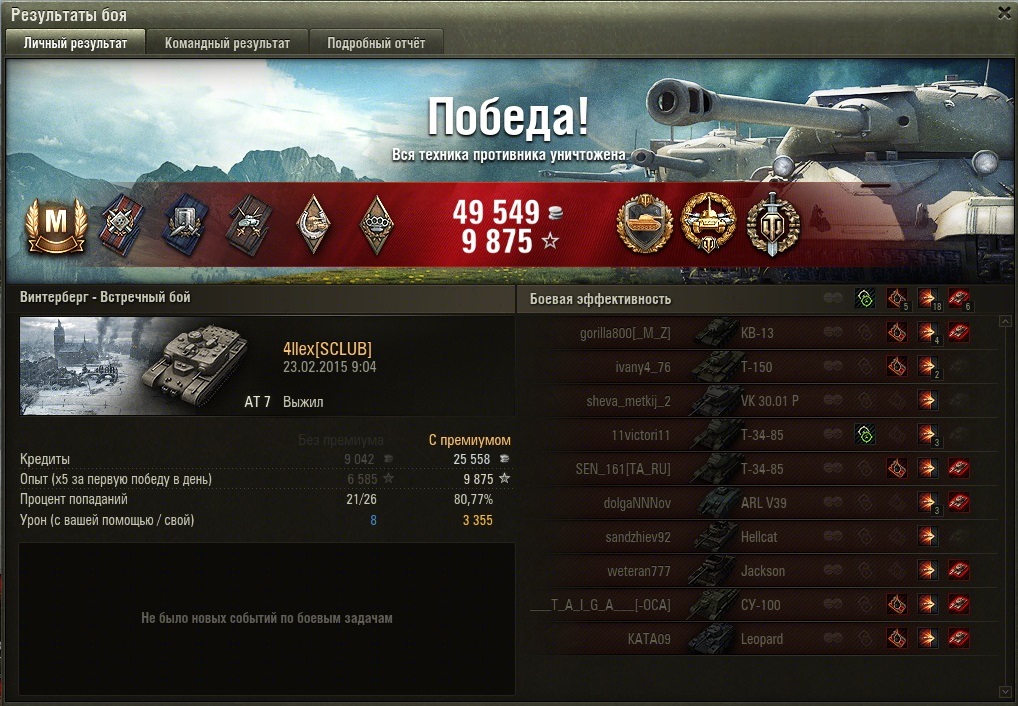Open the Командный результат tab
Image resolution: width=1018 pixels, height=706 pixels.
coord(227,43)
